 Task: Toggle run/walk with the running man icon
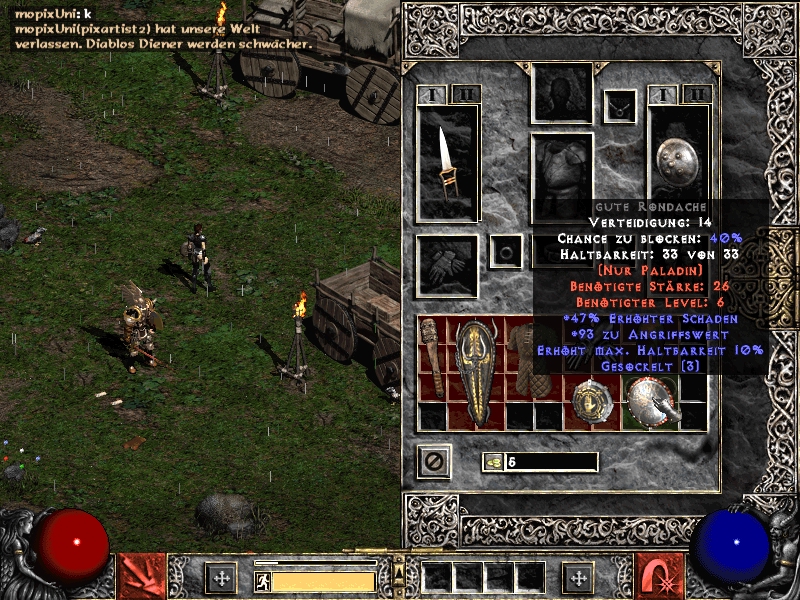tap(261, 580)
